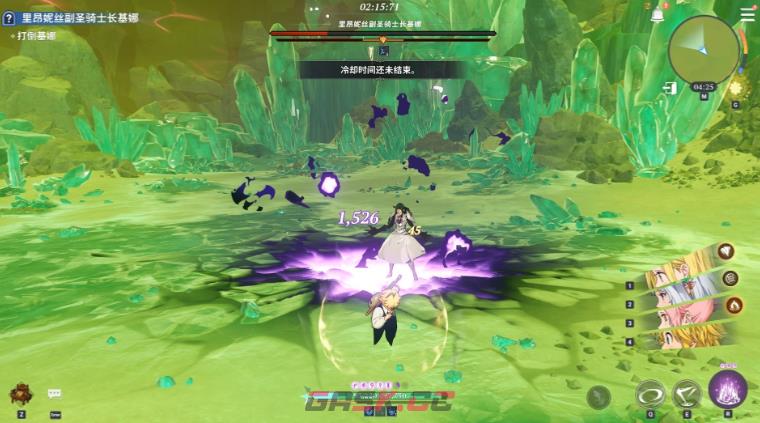Viewport: 760px width, 423px height.
Task: Expand the circular minimap
Action: click(704, 49)
